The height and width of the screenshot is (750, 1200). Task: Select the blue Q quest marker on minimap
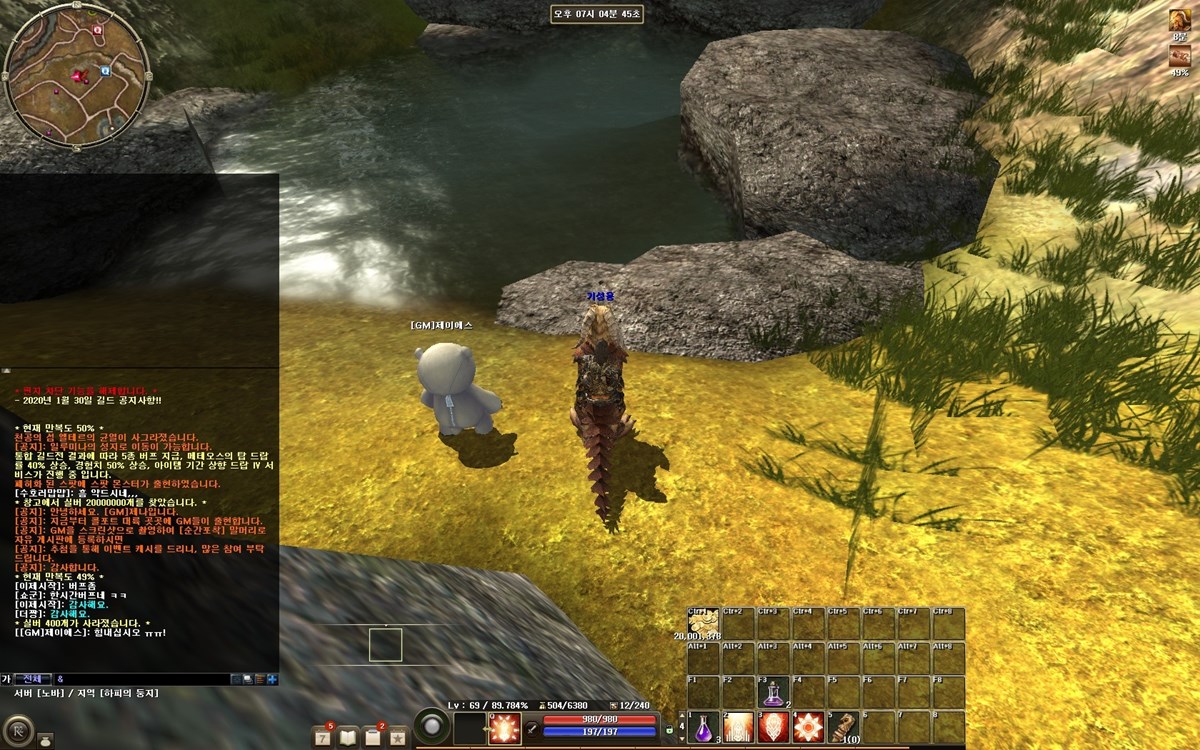pos(104,71)
